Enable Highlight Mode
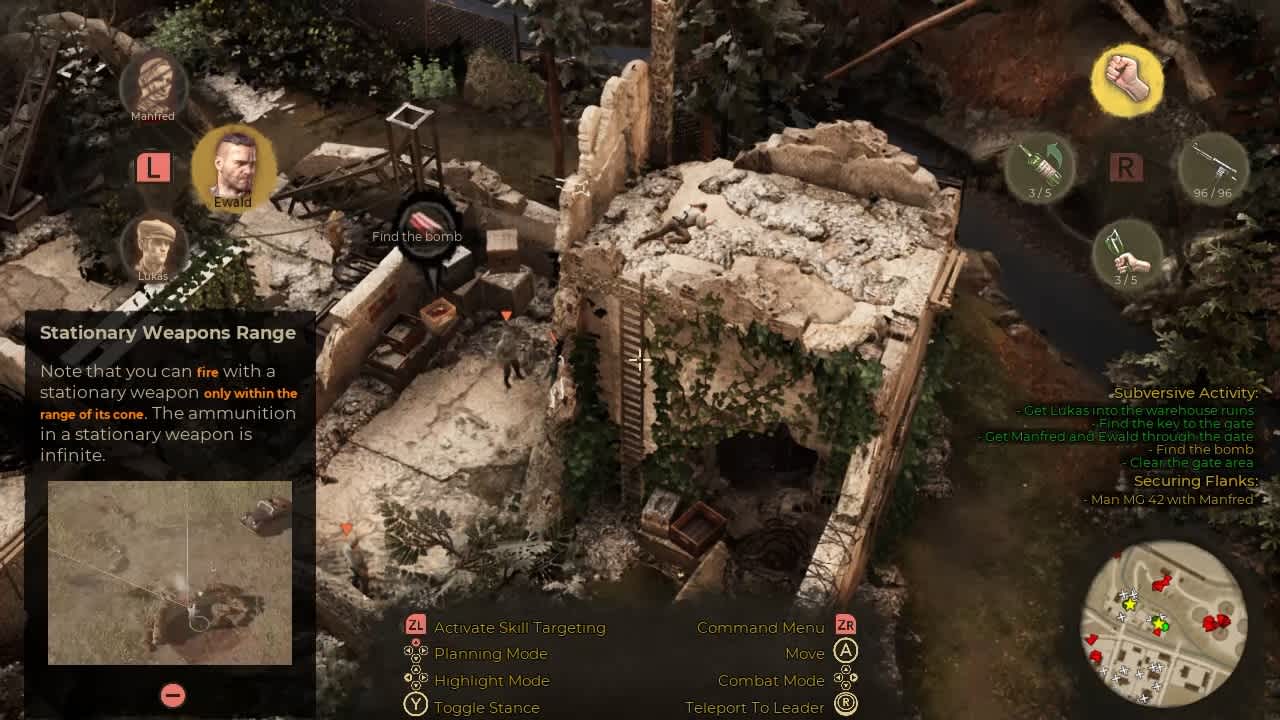1280x720 pixels. (404, 680)
